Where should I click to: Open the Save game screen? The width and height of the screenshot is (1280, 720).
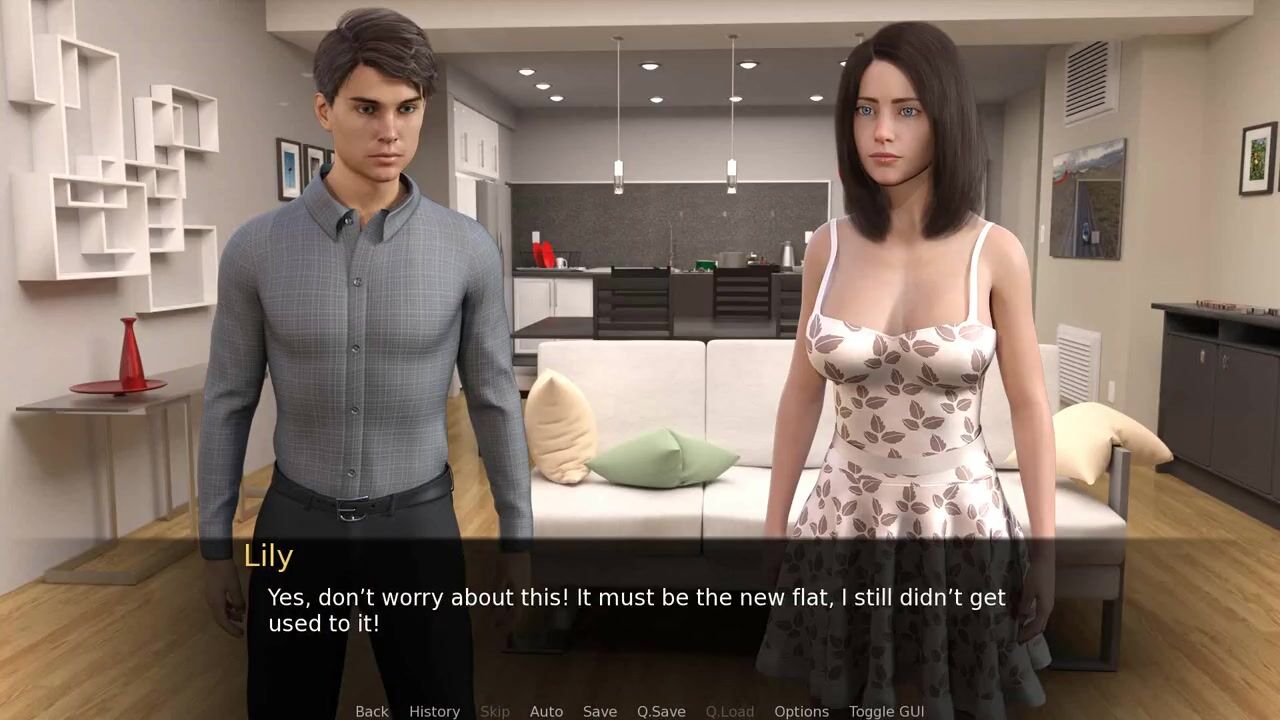pos(600,711)
